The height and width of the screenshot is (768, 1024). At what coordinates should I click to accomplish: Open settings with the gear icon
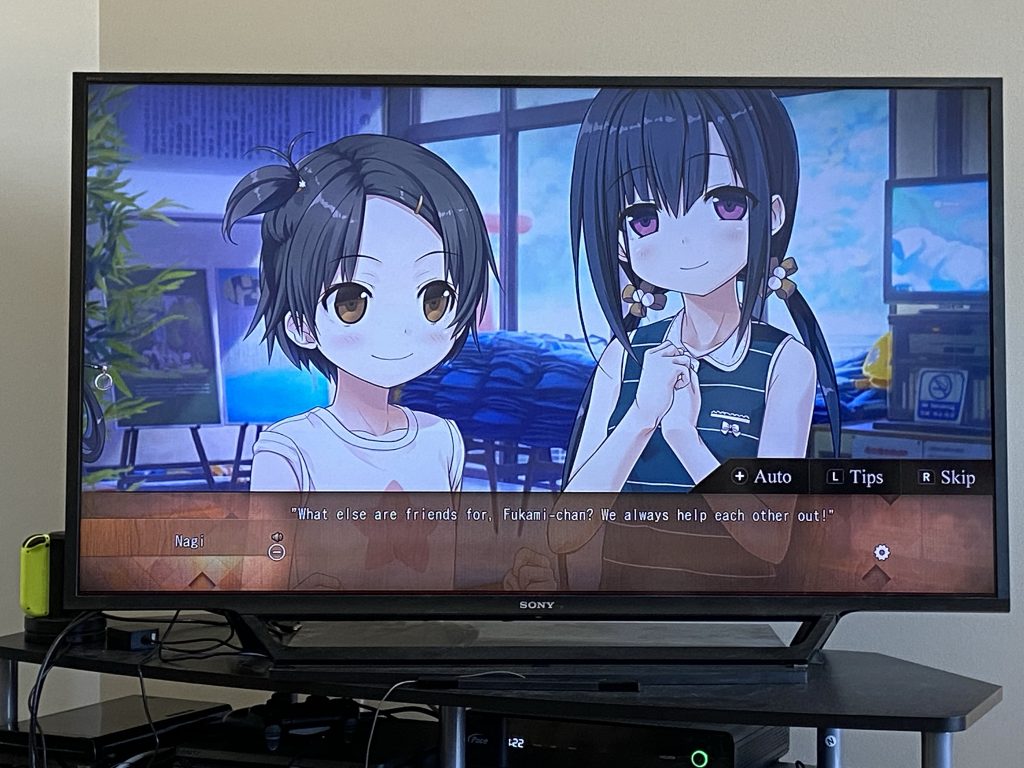point(881,552)
